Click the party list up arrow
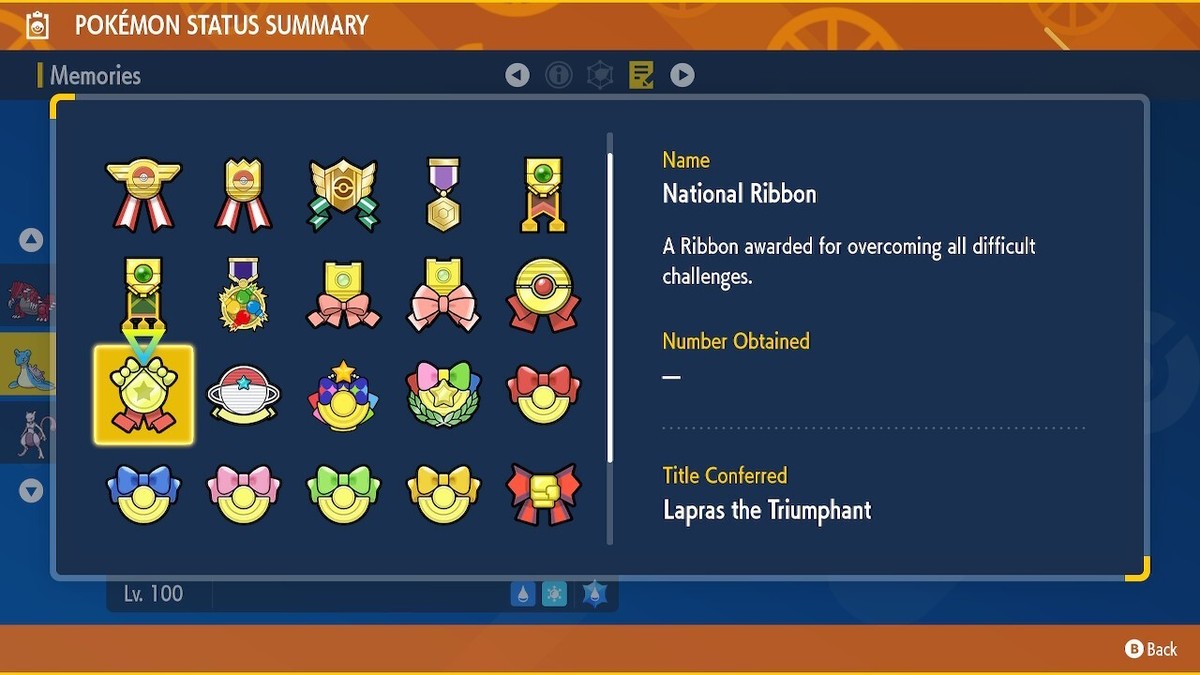This screenshot has width=1200, height=675. (x=31, y=240)
